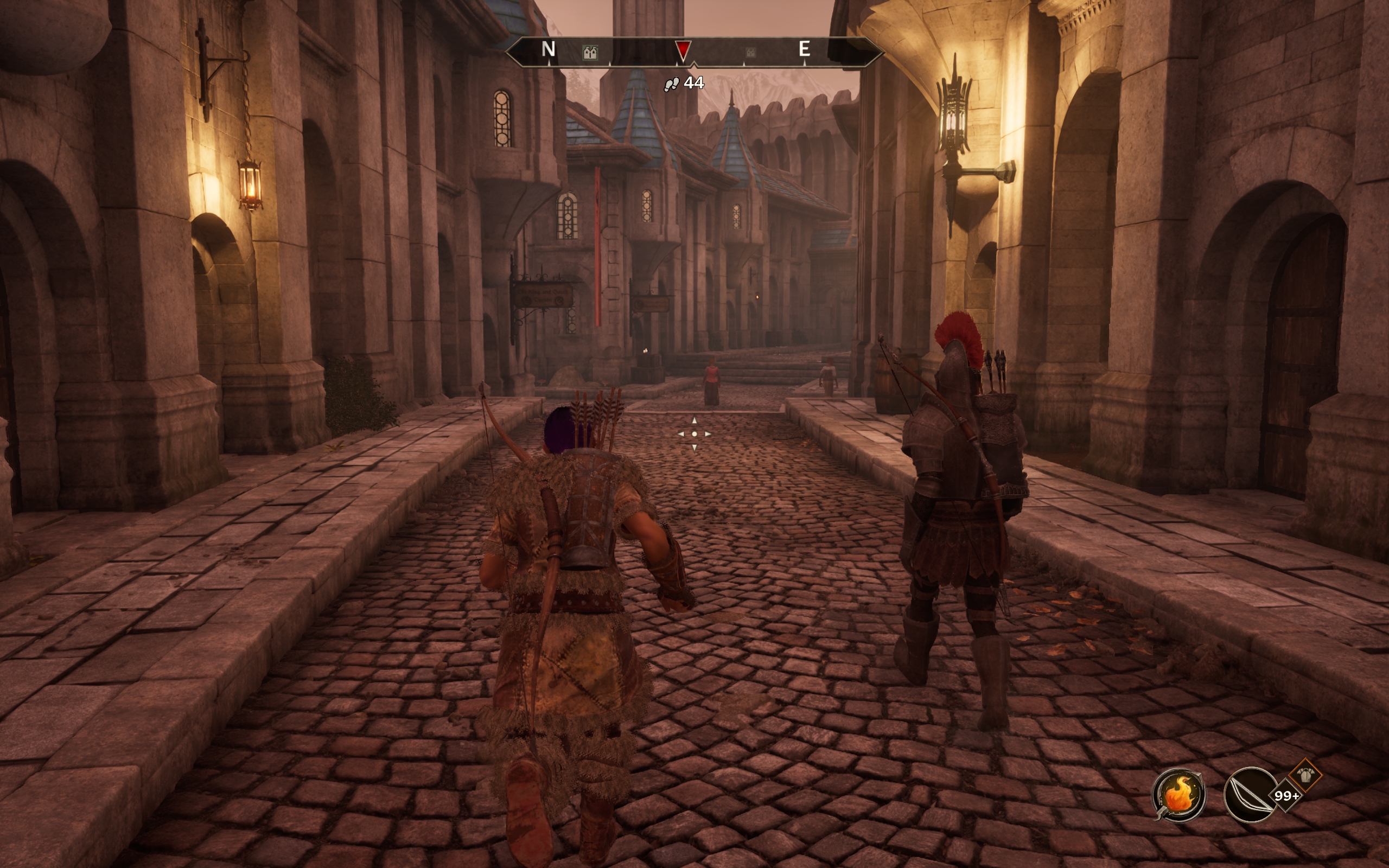This screenshot has height=868, width=1389.
Task: Click the N marker on the compass bar
Action: (x=548, y=49)
